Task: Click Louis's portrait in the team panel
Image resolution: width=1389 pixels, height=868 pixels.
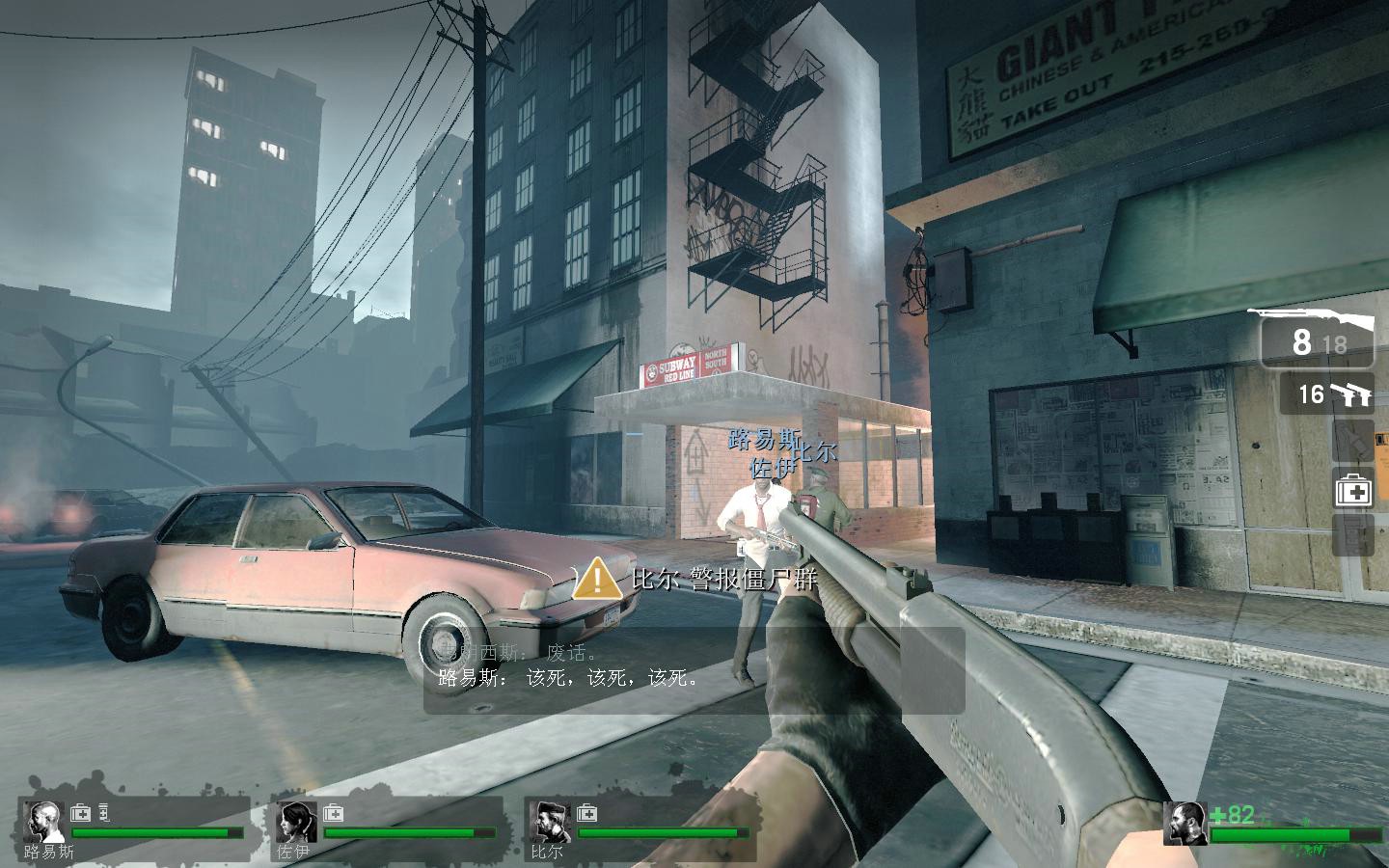Action: point(44,822)
